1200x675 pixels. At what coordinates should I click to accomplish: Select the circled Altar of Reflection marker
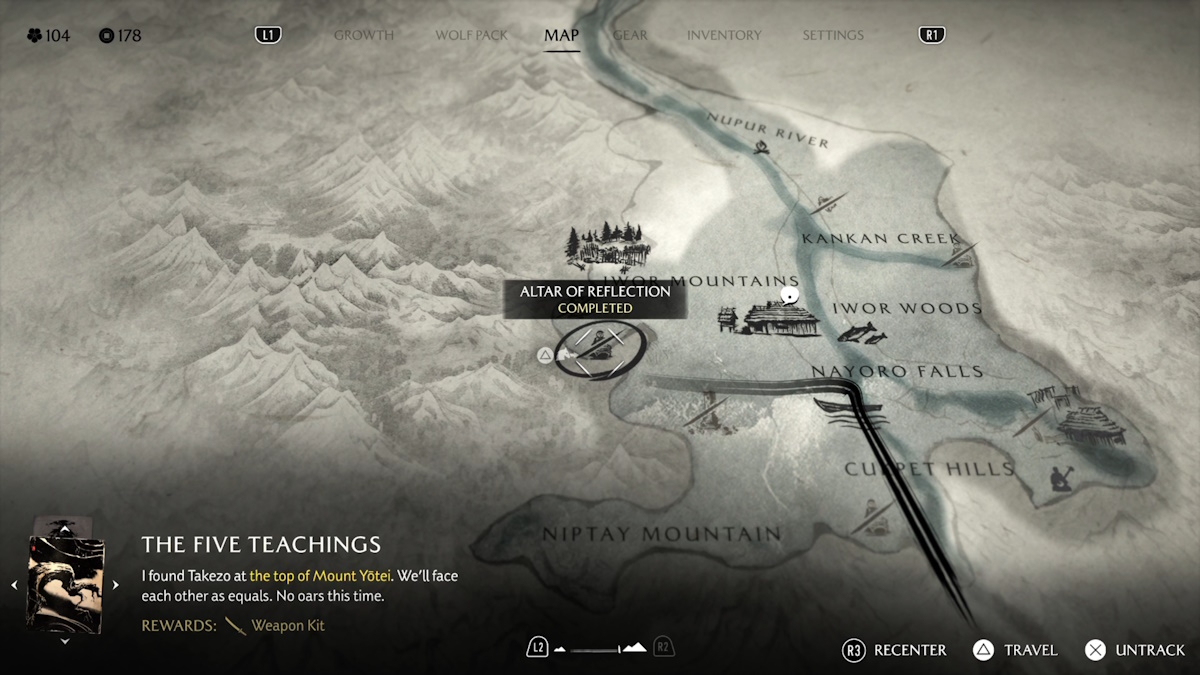click(x=597, y=350)
